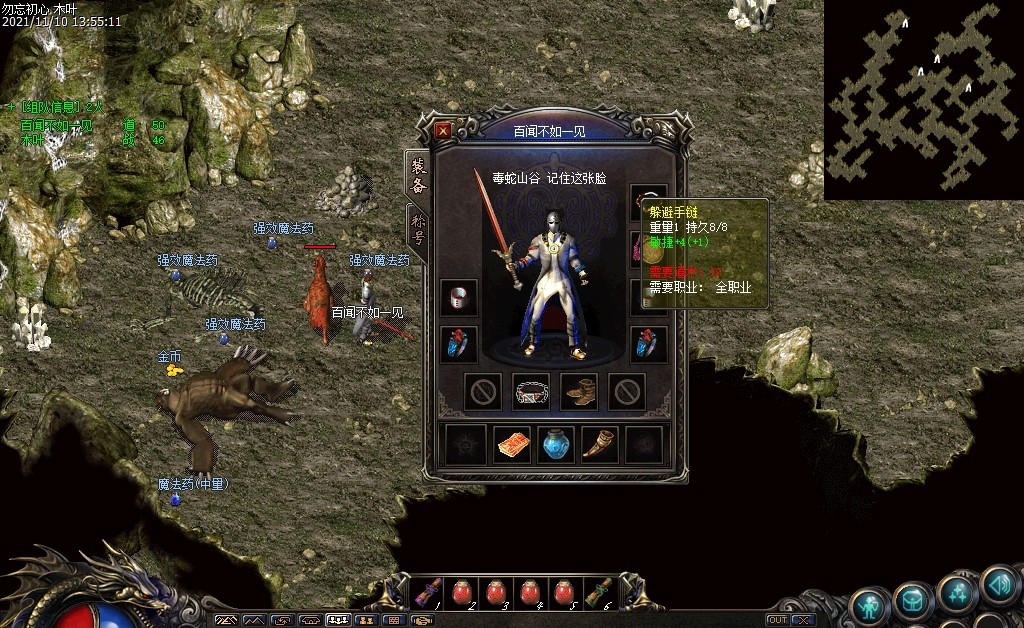Click the OUT logout button
Screen dimensions: 1024x628
777,620
